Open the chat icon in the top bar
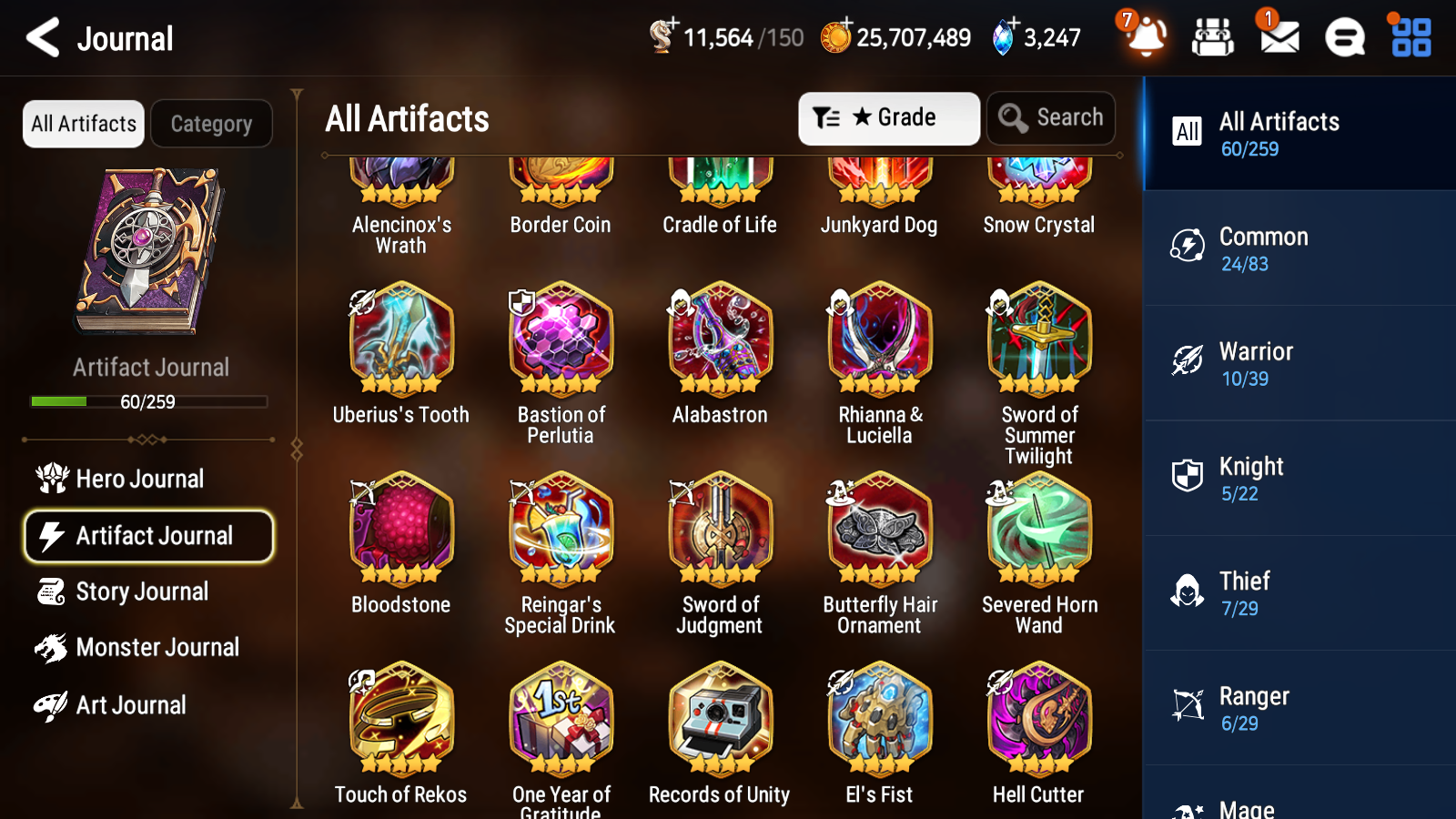The image size is (1456, 819). click(1344, 38)
